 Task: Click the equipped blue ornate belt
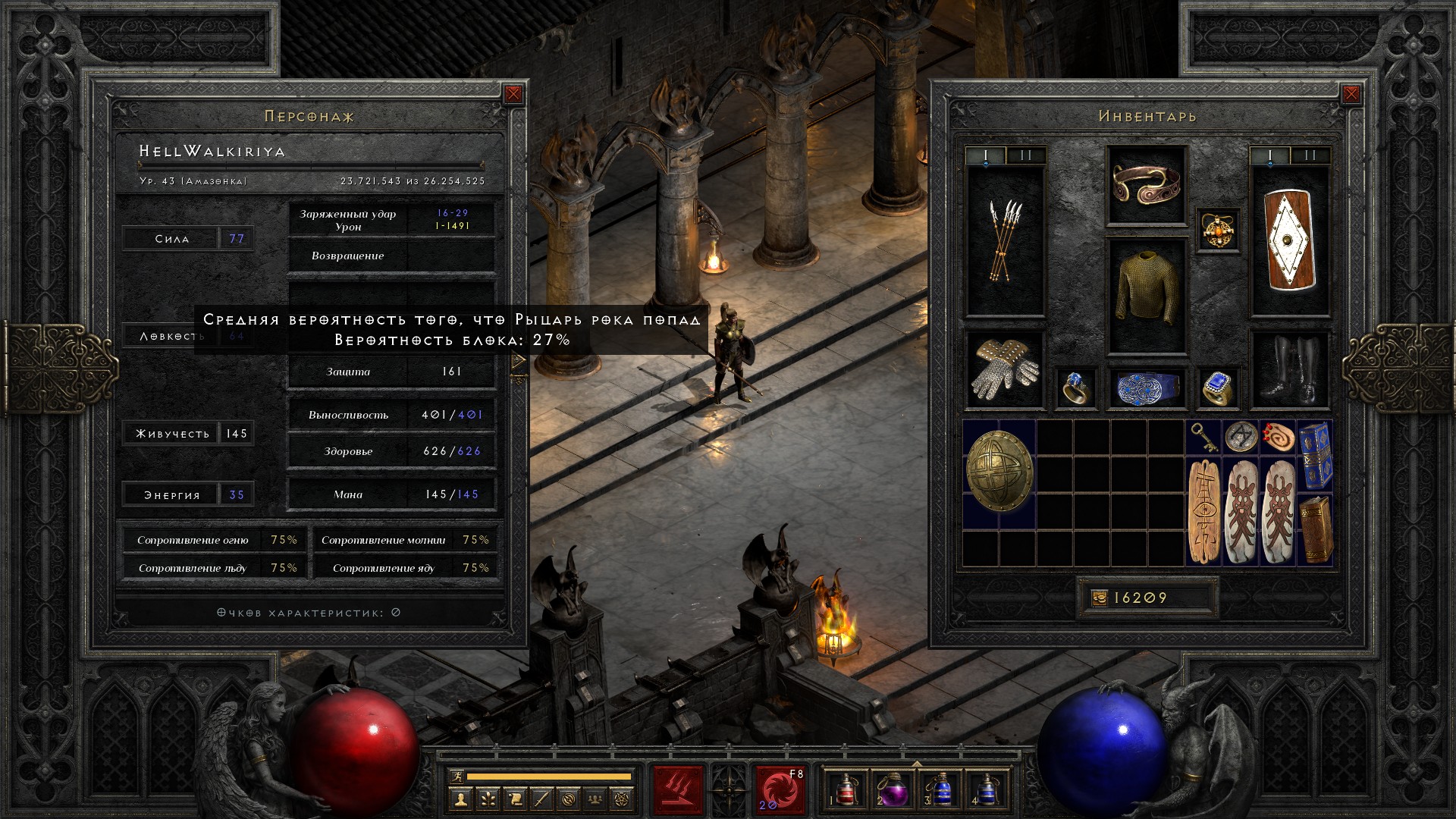coord(1146,388)
